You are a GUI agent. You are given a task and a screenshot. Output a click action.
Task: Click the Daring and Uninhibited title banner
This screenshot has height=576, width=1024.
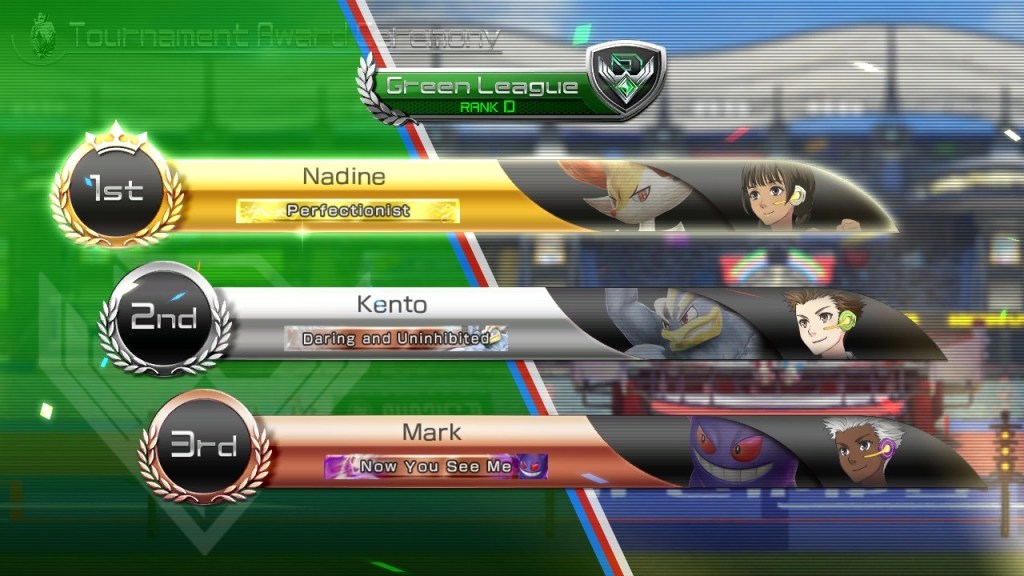point(396,338)
